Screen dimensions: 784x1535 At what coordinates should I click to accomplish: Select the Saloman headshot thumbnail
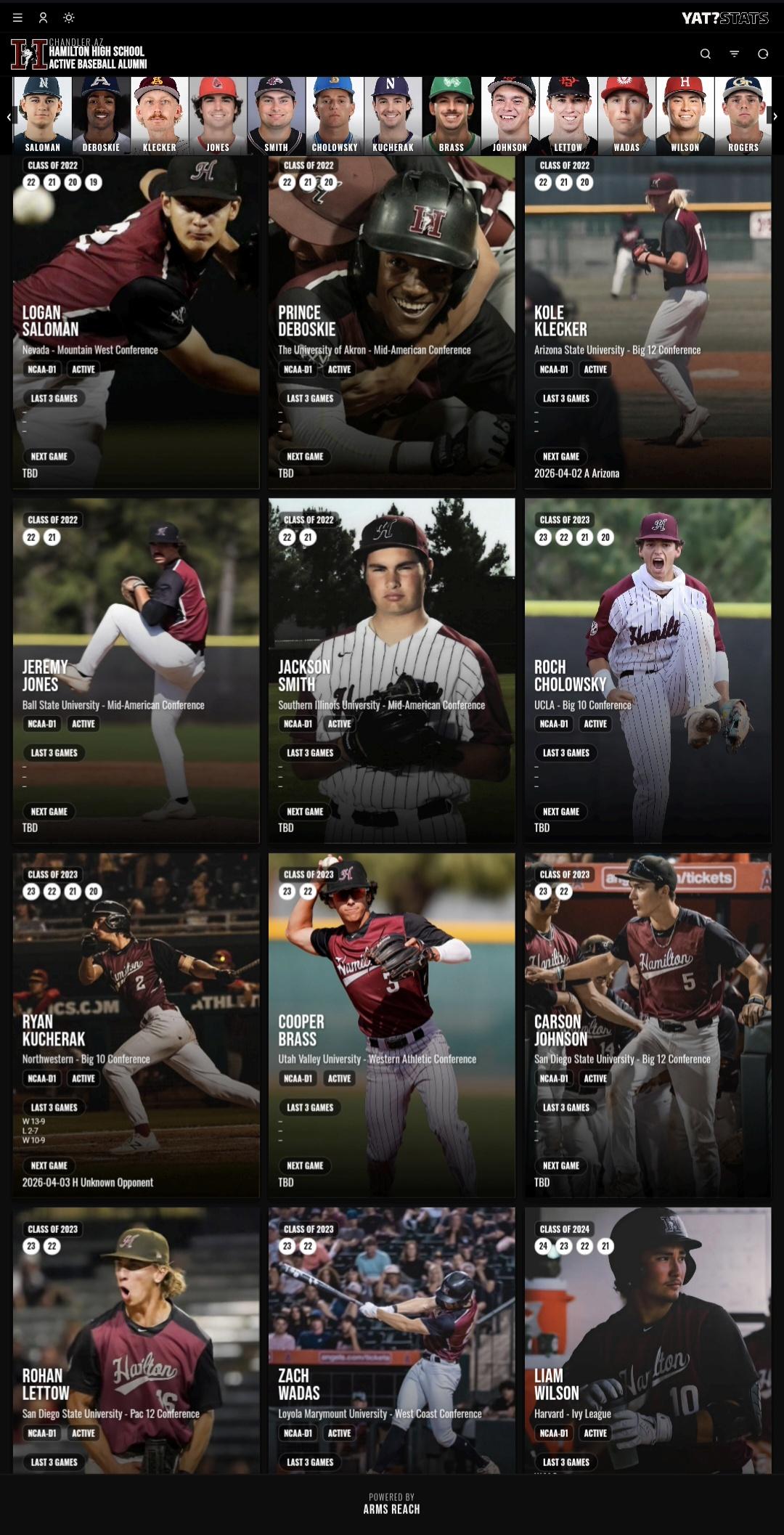[43, 115]
